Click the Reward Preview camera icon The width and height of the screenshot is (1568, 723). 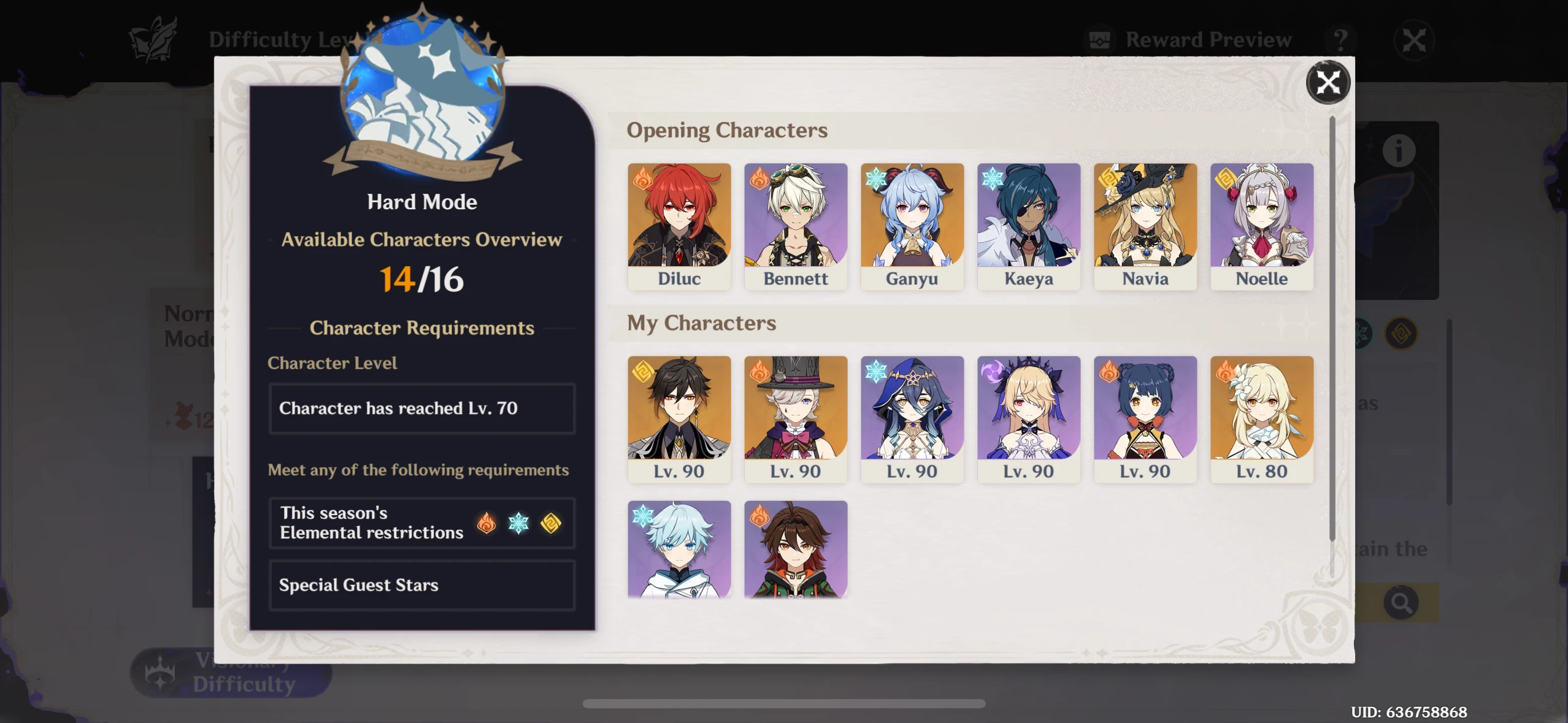(1100, 39)
